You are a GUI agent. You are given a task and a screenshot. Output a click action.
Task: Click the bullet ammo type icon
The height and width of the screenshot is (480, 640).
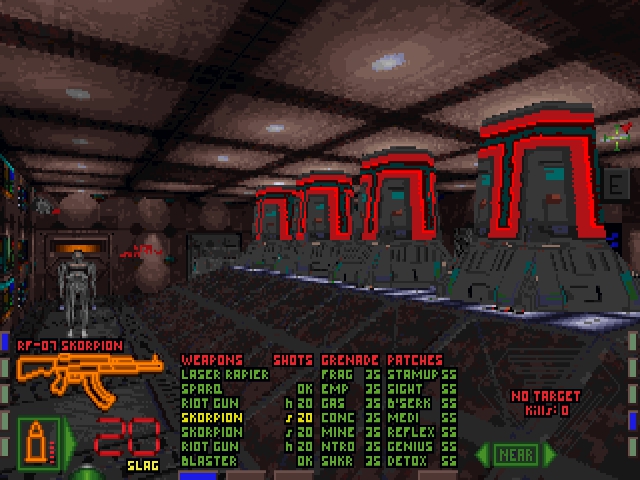(40, 440)
